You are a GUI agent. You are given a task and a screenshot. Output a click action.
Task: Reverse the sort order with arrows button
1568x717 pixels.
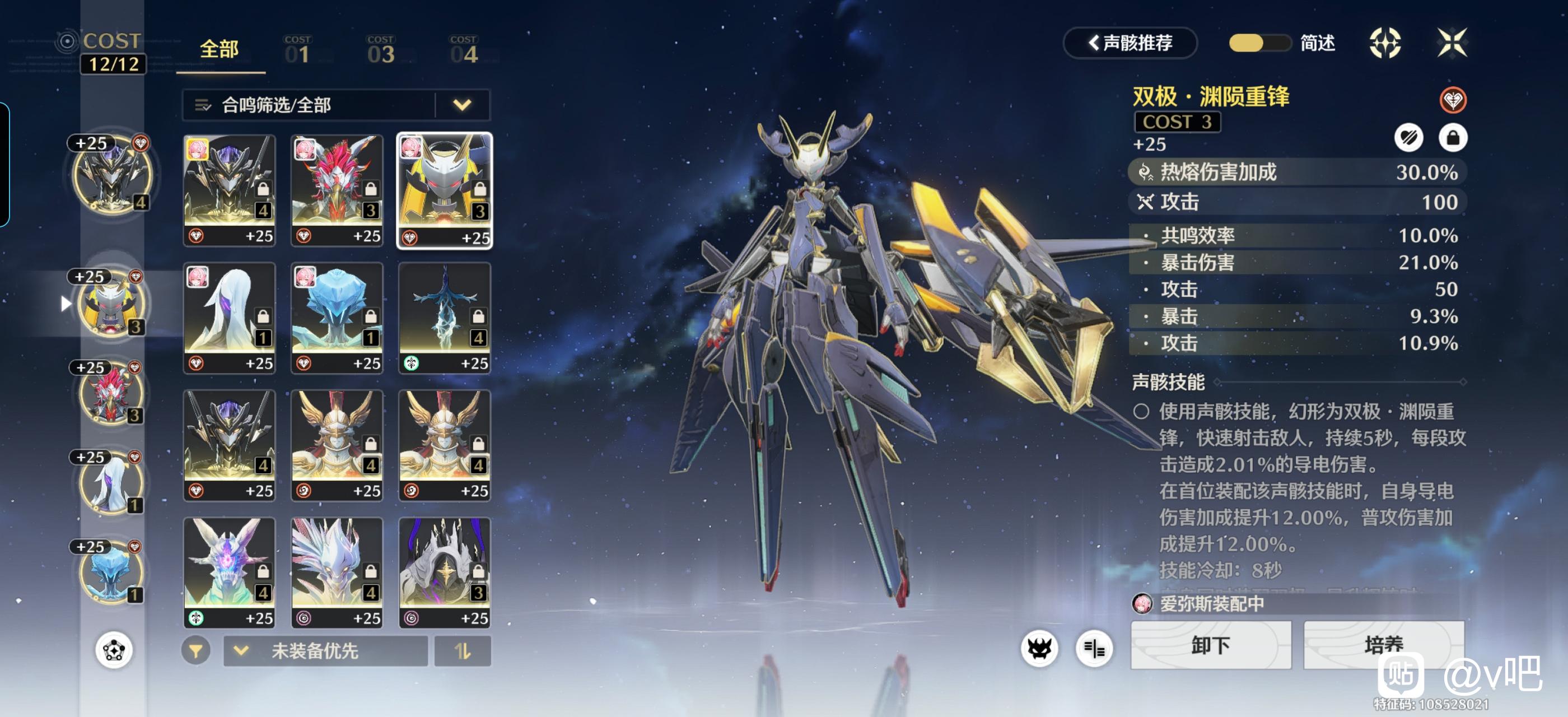[x=463, y=651]
